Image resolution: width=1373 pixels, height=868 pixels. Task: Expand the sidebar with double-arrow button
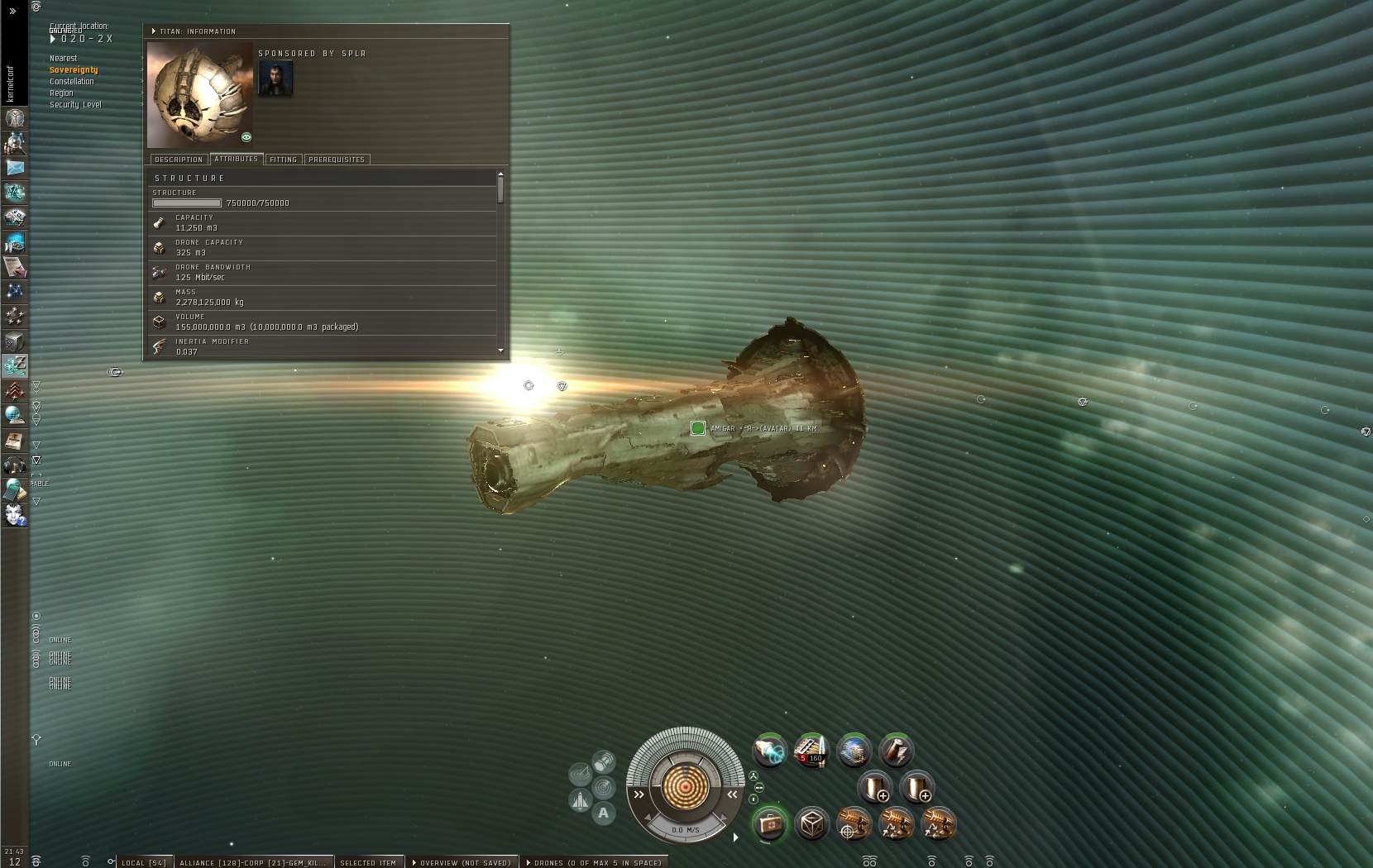(12, 11)
